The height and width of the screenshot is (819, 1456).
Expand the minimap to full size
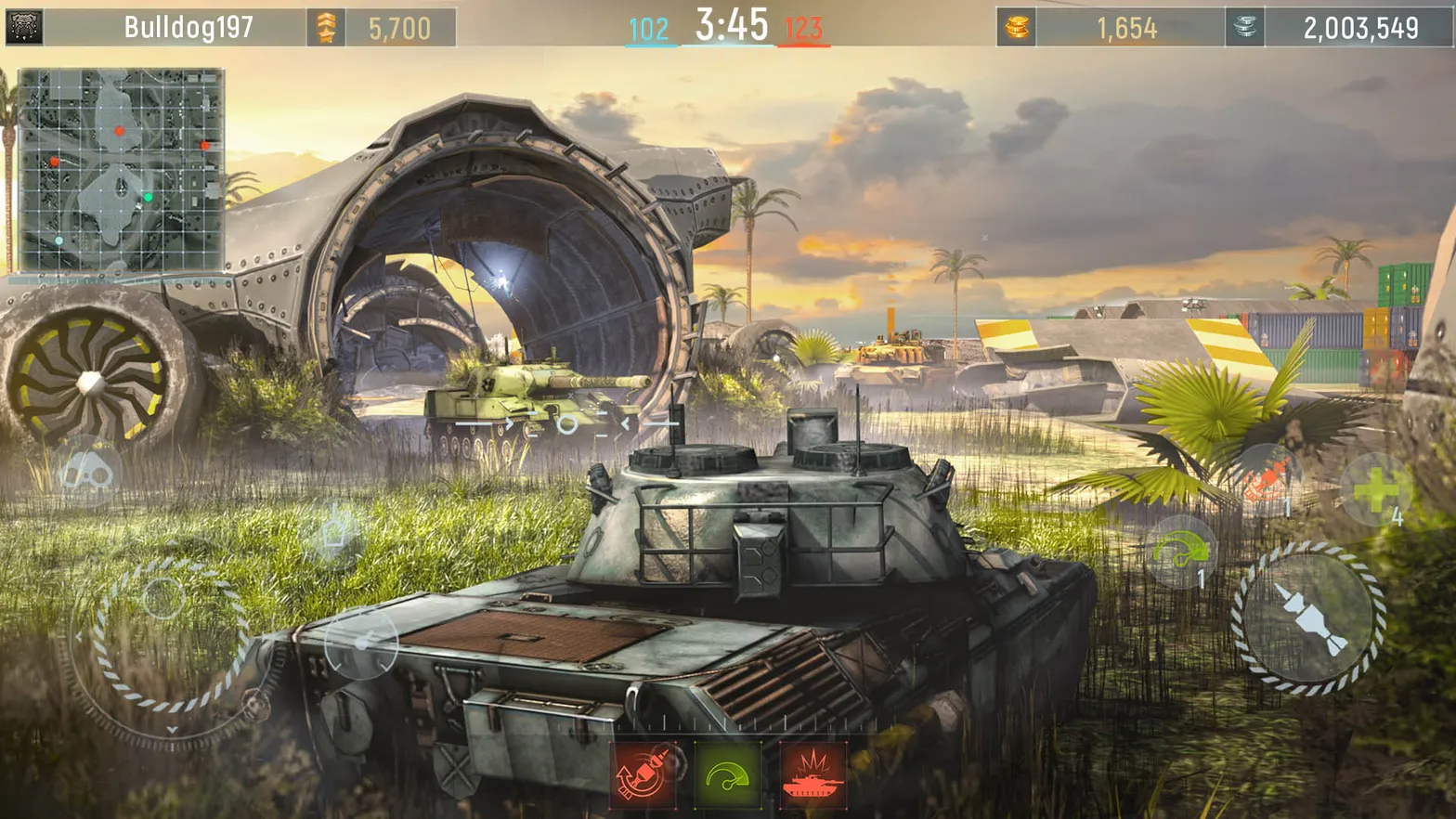point(121,167)
